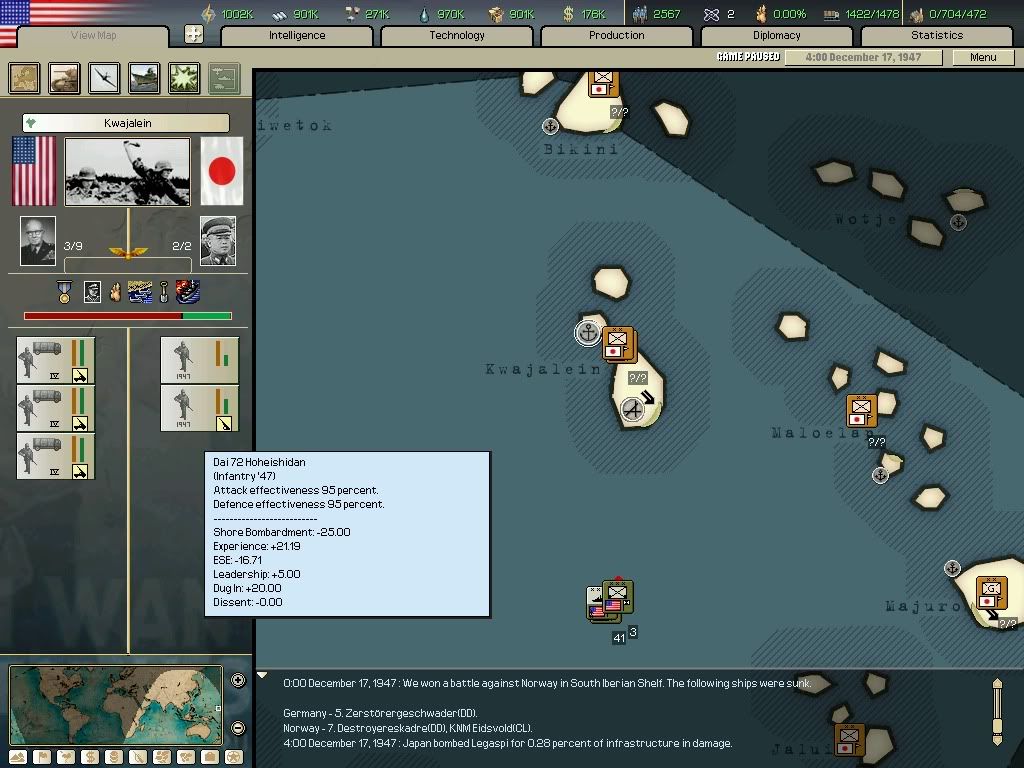Viewport: 1024px width, 768px height.
Task: Open the Production tab
Action: pos(617,36)
